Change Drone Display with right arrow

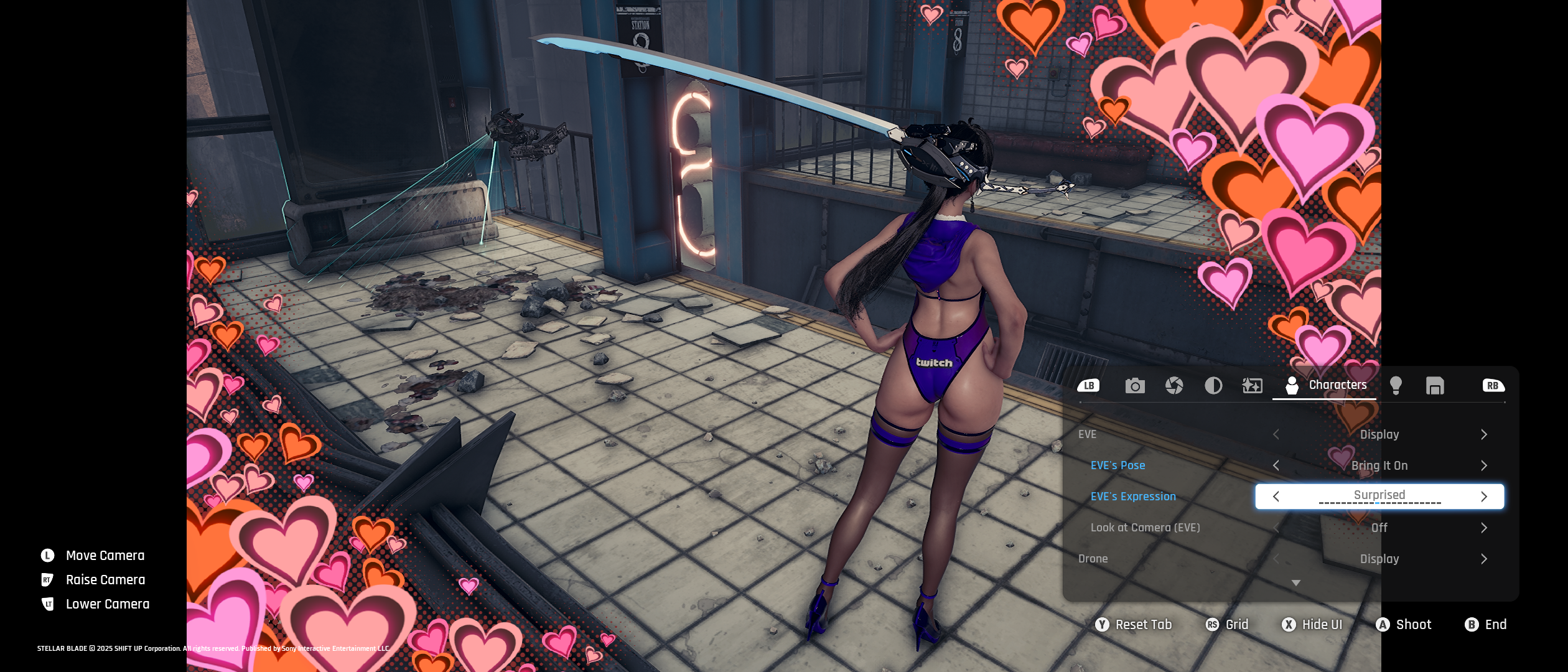[1484, 559]
